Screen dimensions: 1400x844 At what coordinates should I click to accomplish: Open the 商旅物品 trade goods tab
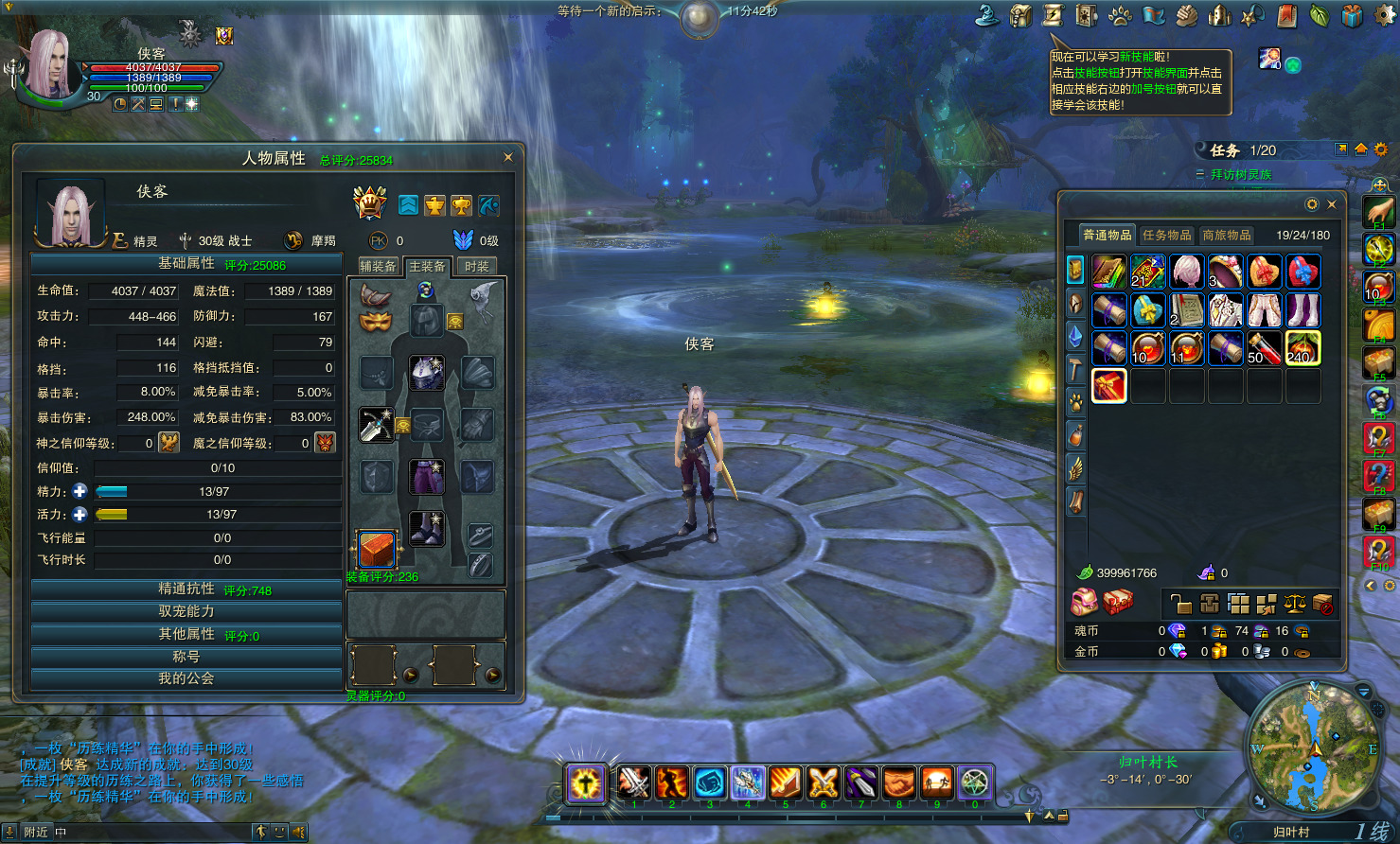coord(1227,236)
